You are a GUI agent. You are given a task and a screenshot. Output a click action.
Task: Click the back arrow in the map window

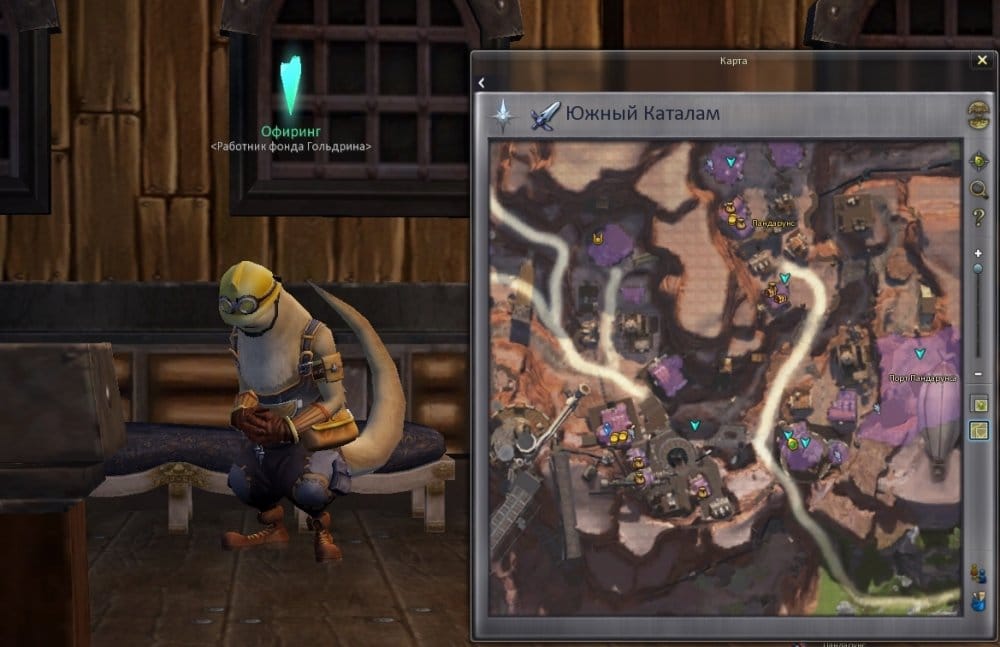pyautogui.click(x=481, y=83)
